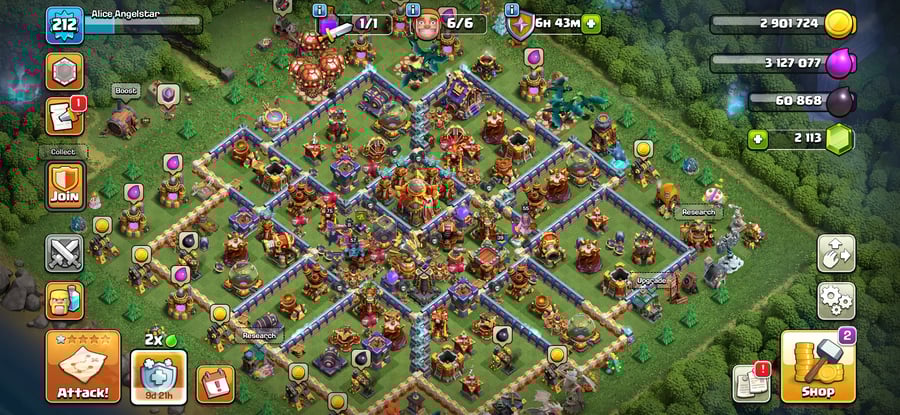Open the orange calendar events button
Image resolution: width=900 pixels, height=415 pixels.
pyautogui.click(x=215, y=383)
